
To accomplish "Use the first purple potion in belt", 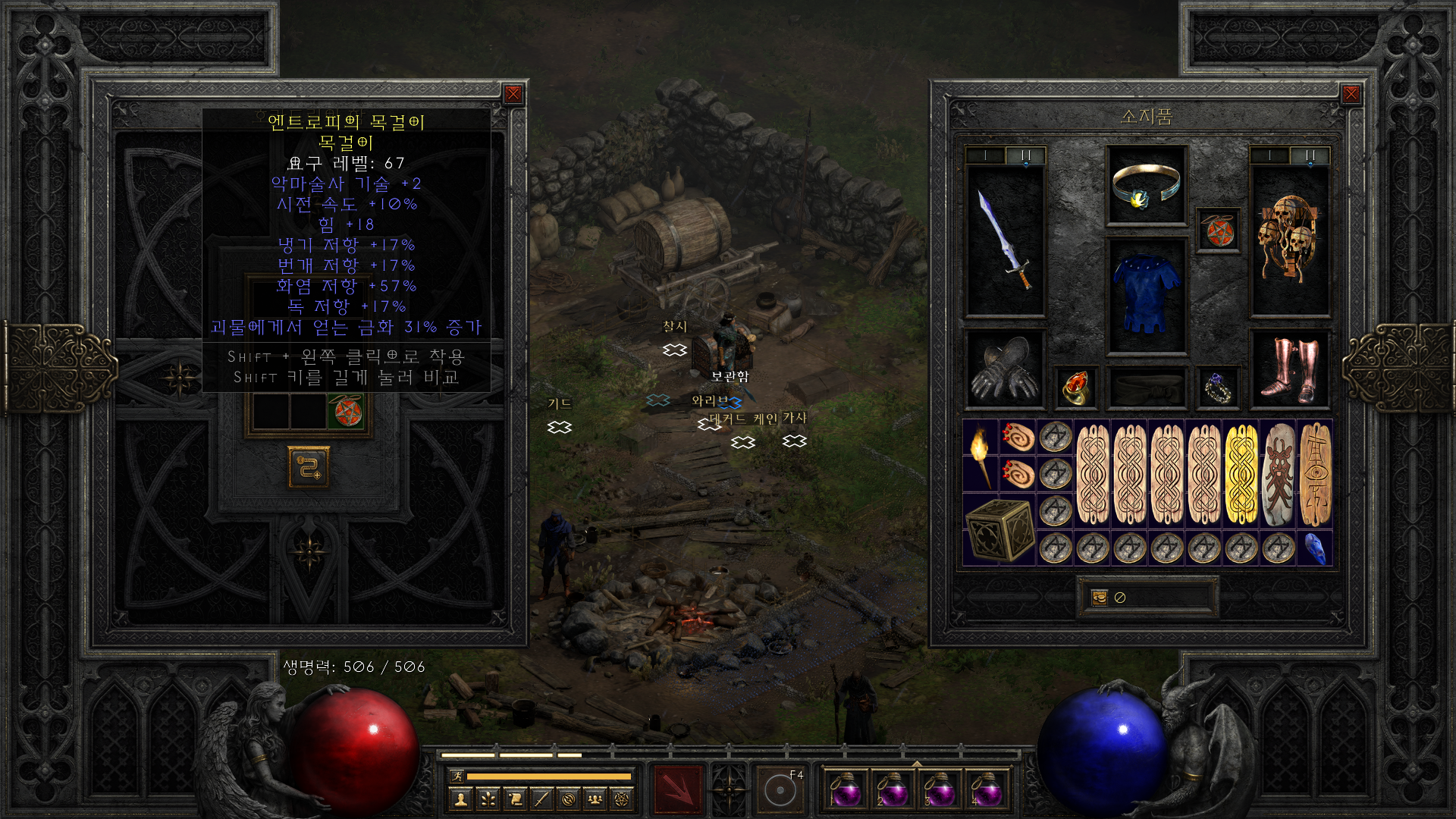I will (x=846, y=789).
